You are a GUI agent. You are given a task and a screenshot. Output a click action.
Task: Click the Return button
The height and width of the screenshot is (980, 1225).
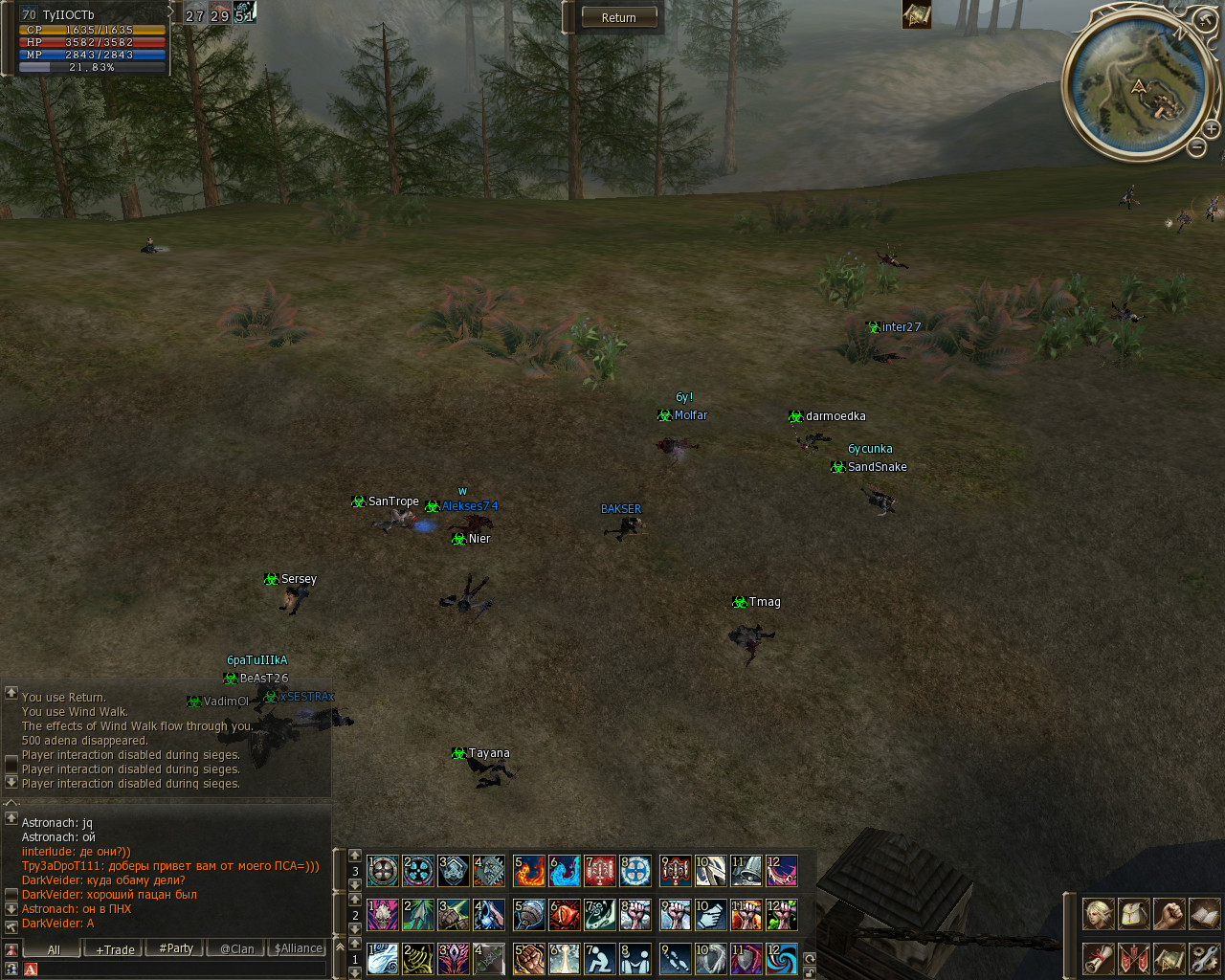pos(618,17)
